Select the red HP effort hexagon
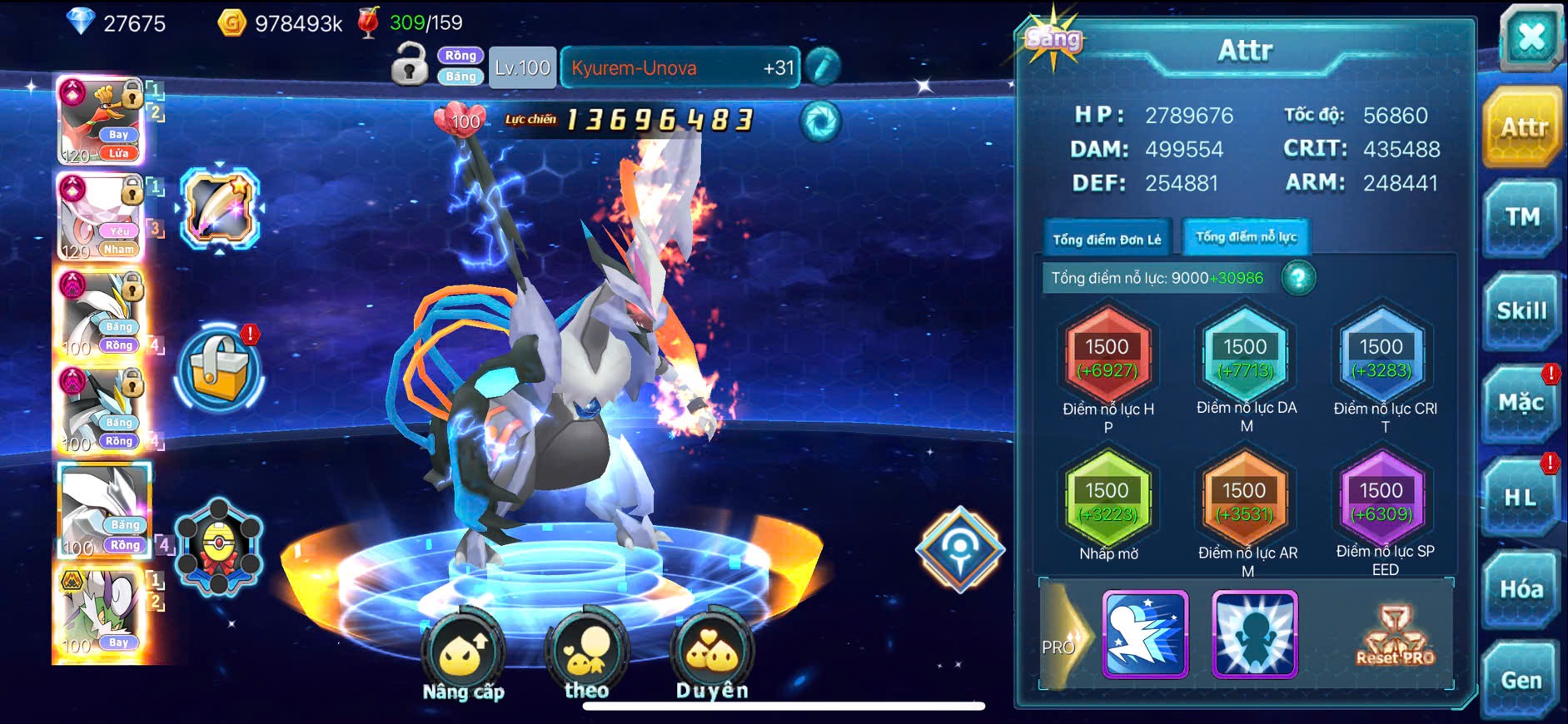This screenshot has width=1568, height=724. click(1108, 356)
